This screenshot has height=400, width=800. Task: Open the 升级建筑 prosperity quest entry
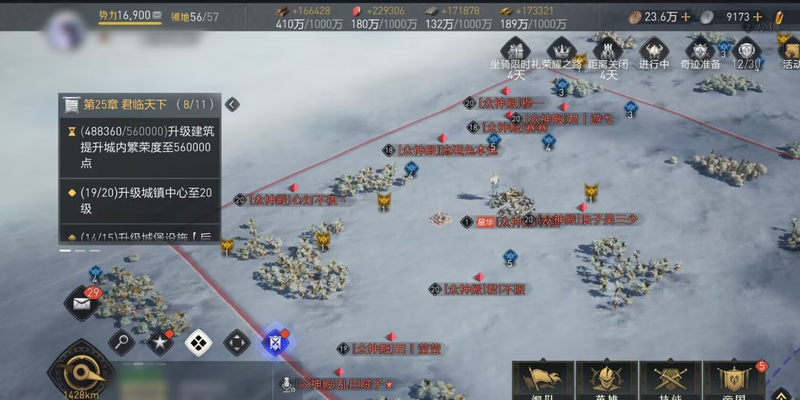pyautogui.click(x=145, y=146)
